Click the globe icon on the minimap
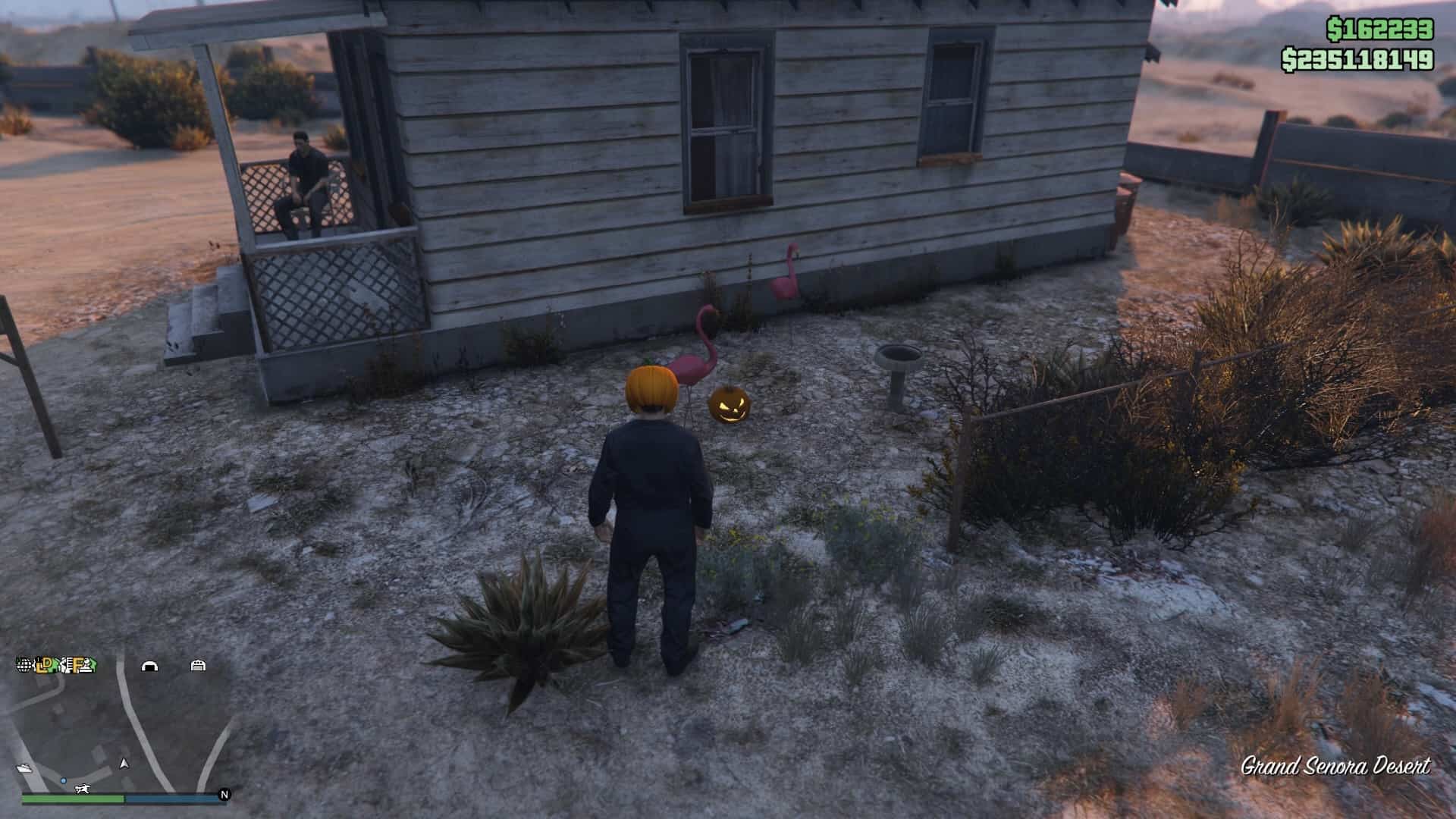This screenshot has height=819, width=1456. pyautogui.click(x=24, y=664)
